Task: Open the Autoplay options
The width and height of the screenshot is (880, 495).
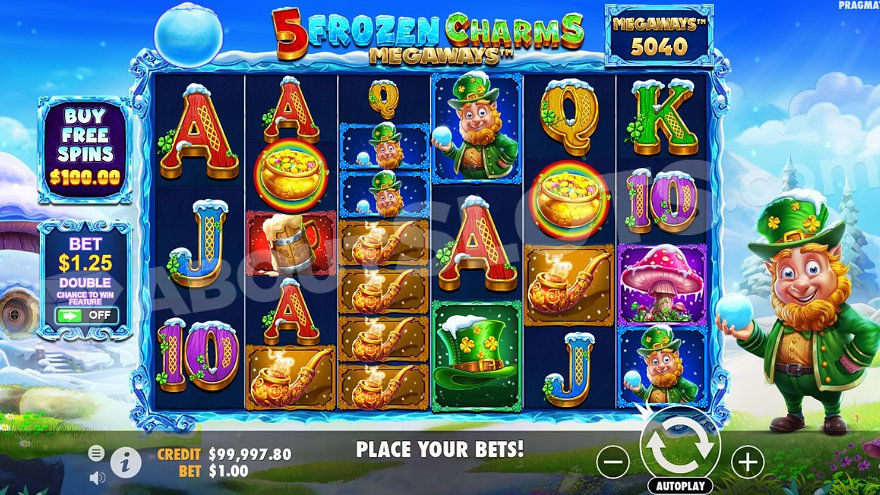Action: (680, 485)
